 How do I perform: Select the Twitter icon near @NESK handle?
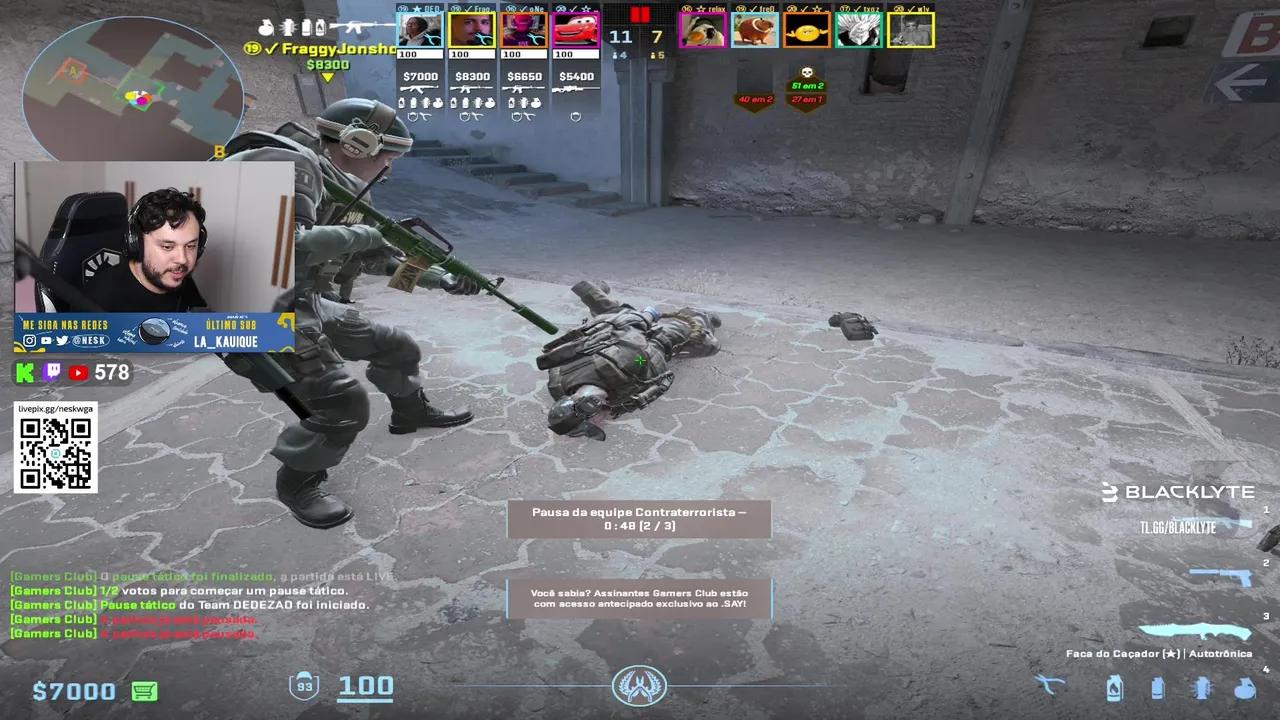click(x=62, y=341)
